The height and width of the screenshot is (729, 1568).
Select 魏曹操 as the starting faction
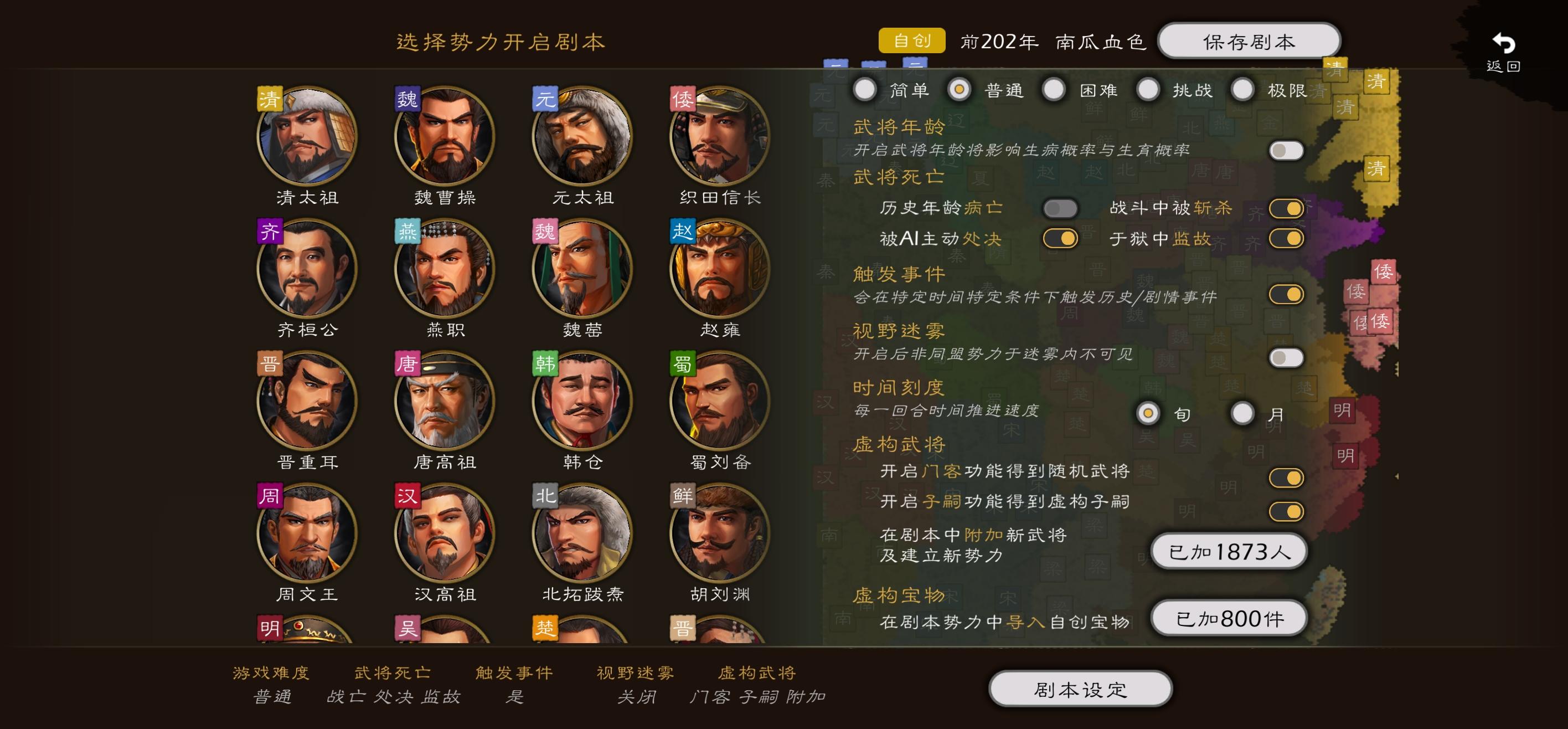tap(443, 136)
